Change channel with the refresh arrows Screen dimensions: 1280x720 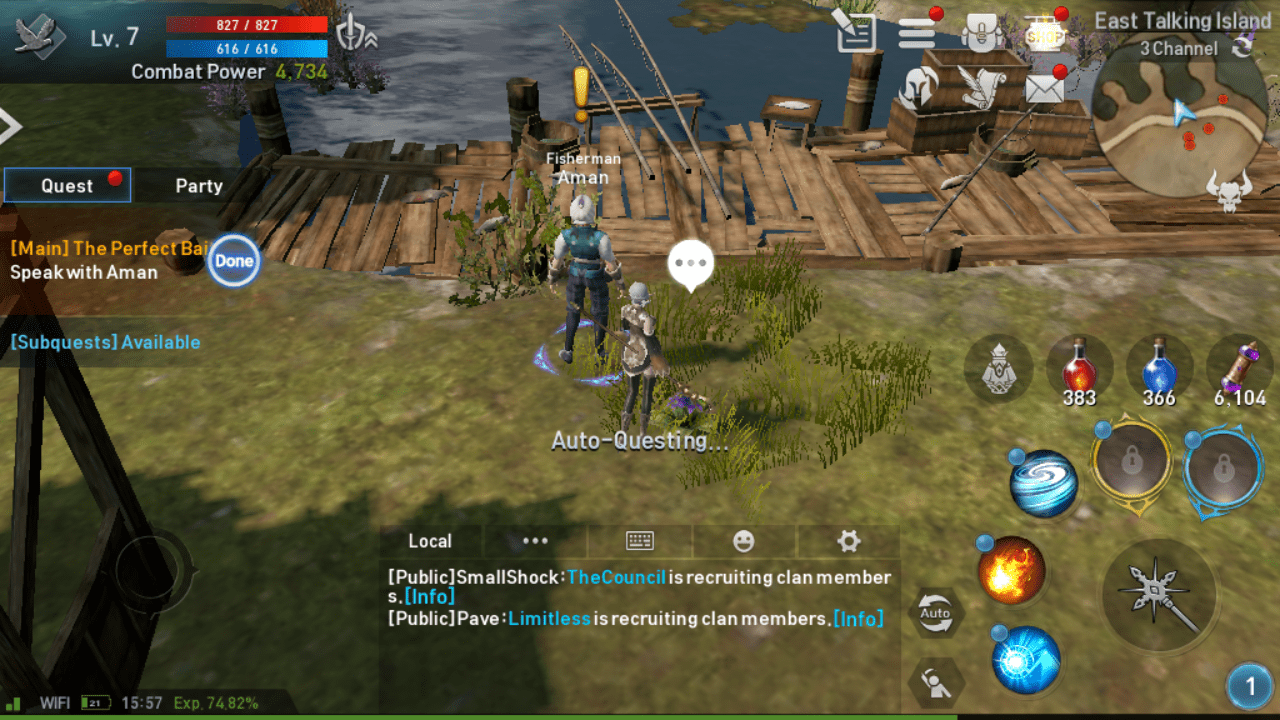(x=1243, y=48)
